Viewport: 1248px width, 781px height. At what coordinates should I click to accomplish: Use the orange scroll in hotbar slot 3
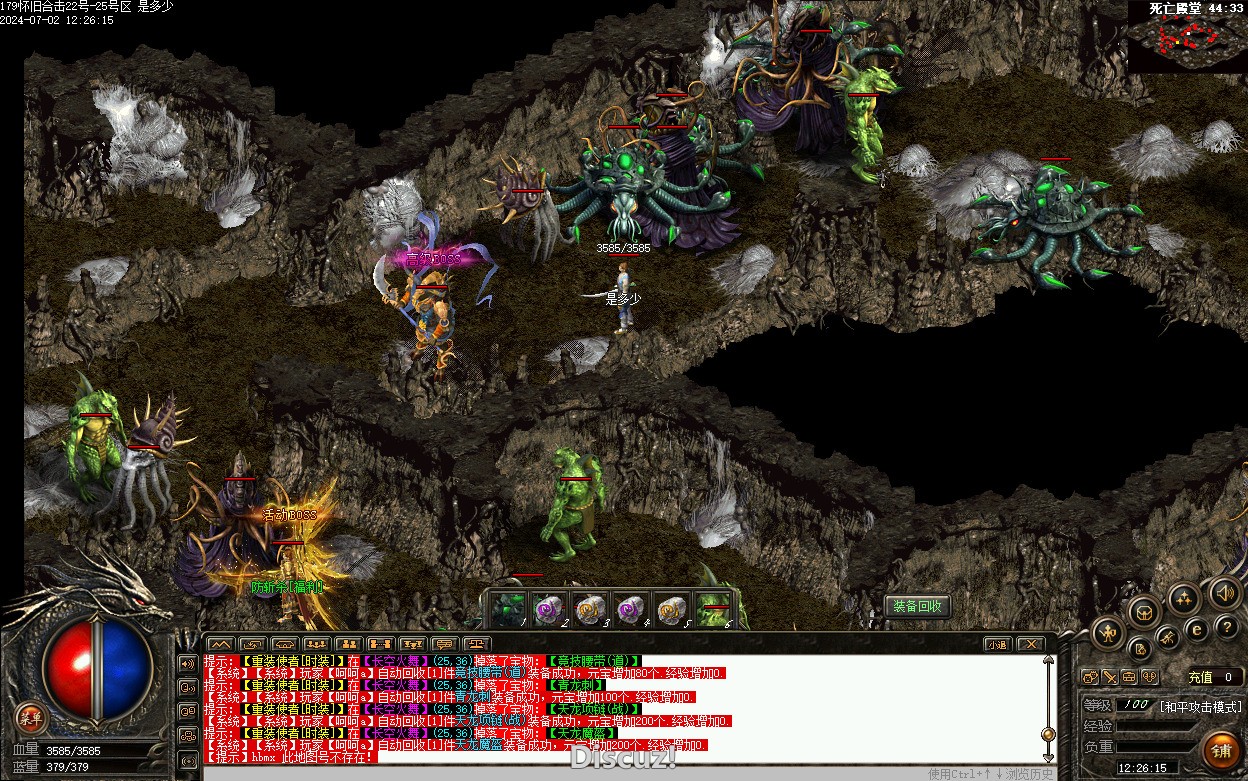(x=588, y=607)
